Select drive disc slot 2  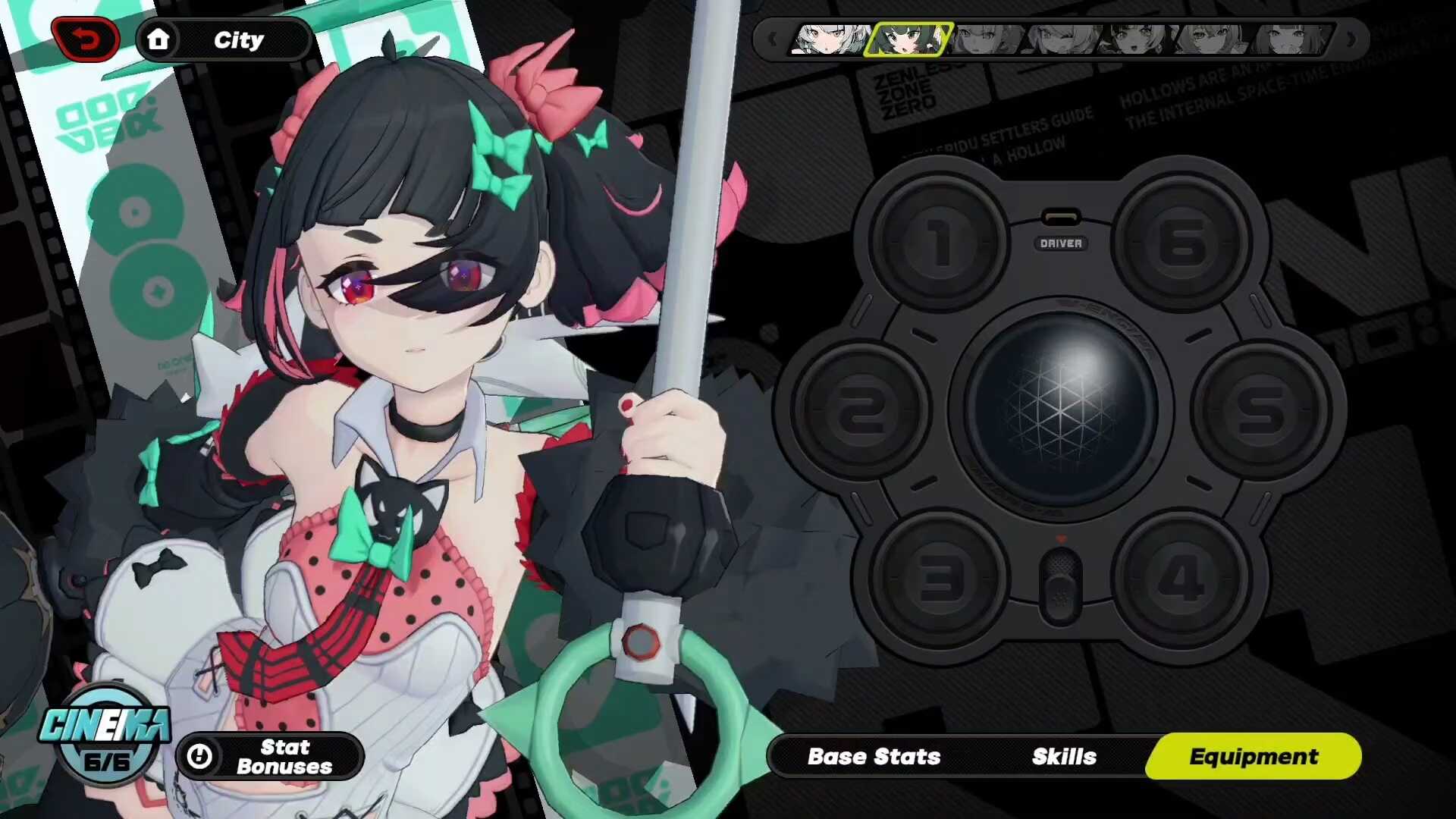click(861, 411)
